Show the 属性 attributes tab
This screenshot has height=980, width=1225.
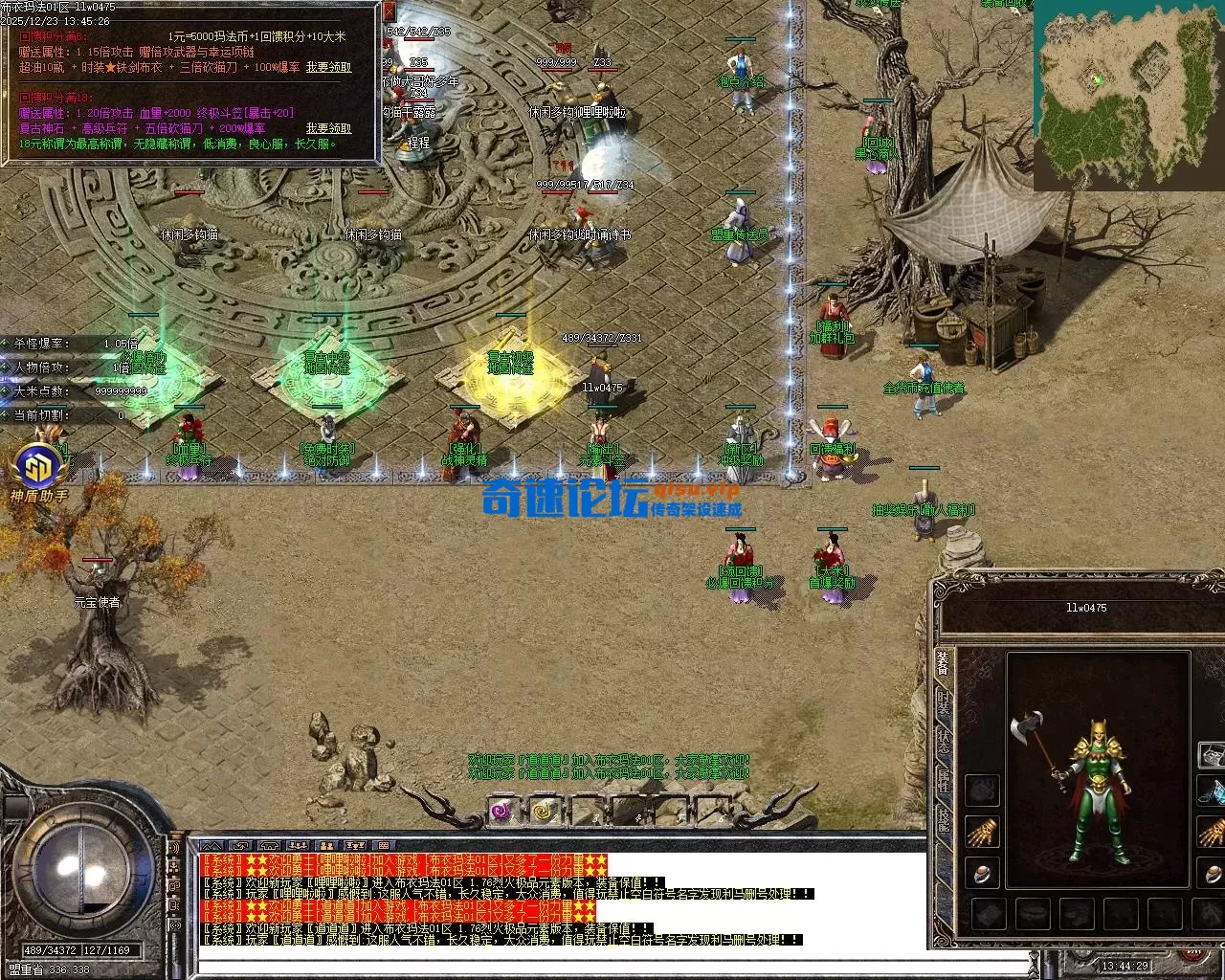[x=944, y=780]
